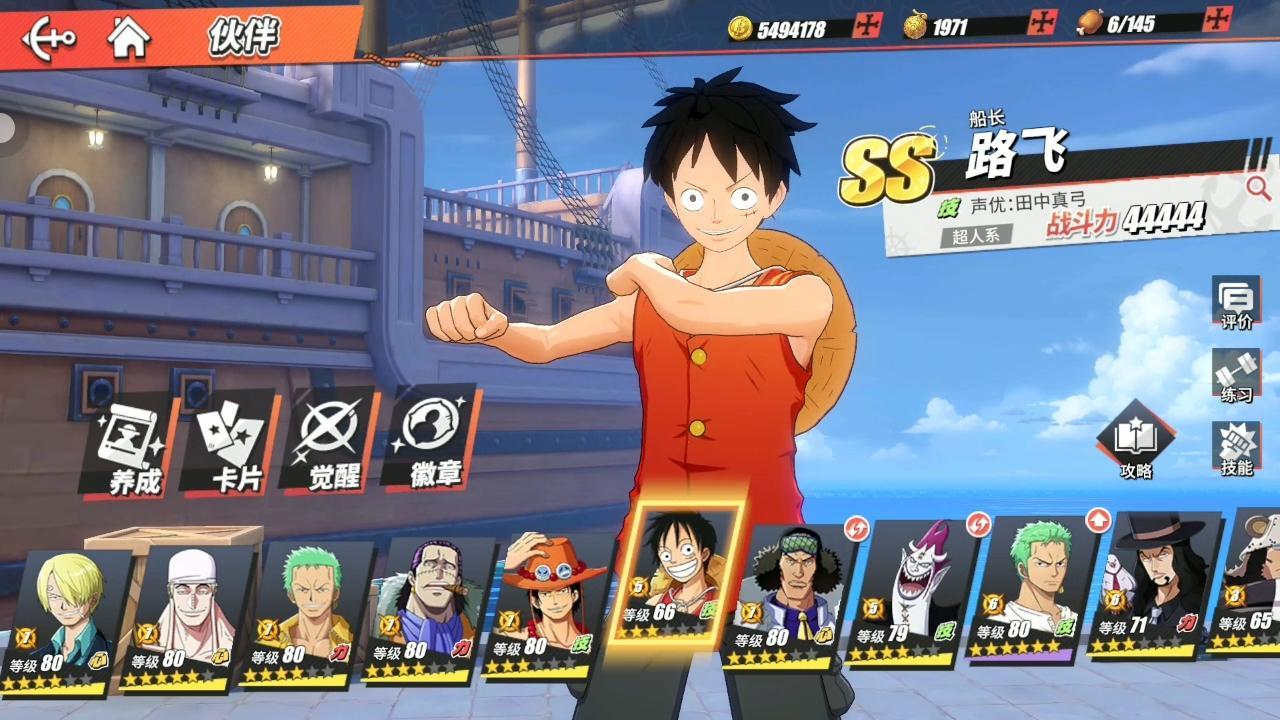Add more gold coins with plus button

pyautogui.click(x=867, y=25)
